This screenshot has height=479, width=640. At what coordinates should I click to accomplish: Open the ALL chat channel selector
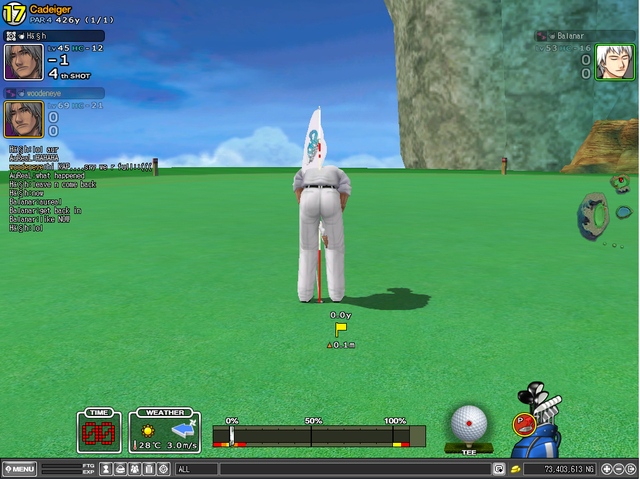pos(196,468)
